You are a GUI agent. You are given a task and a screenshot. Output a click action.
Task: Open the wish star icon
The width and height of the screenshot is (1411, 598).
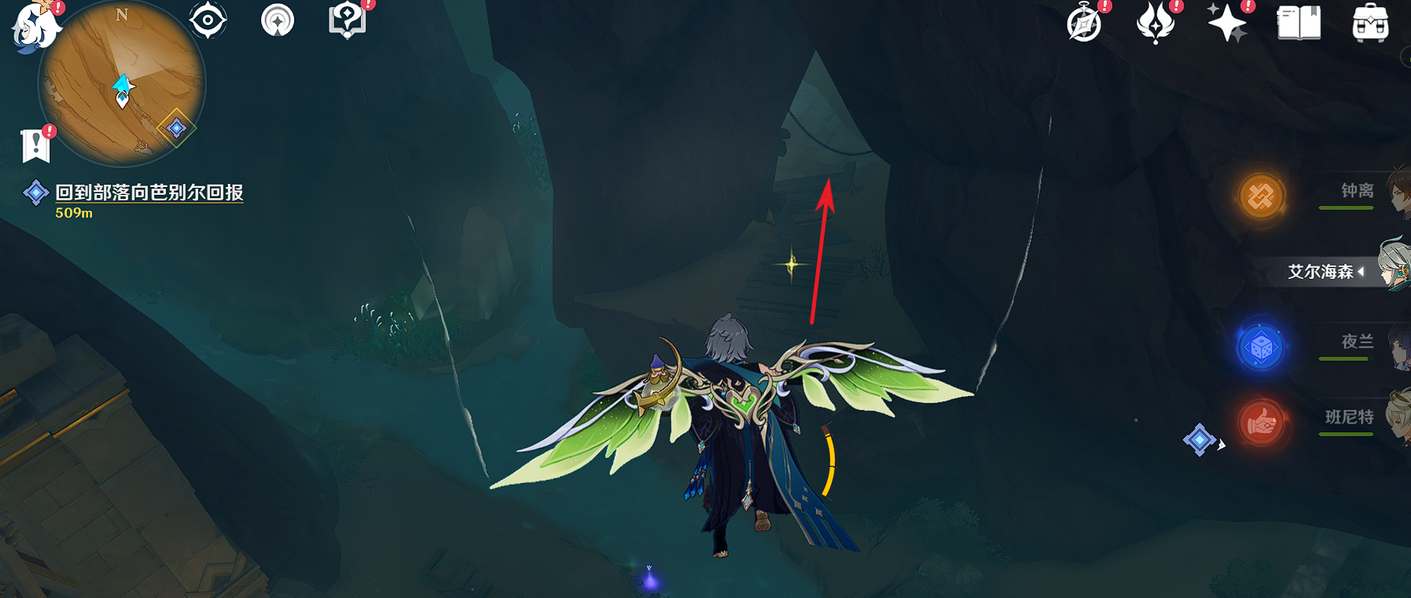click(x=1227, y=22)
